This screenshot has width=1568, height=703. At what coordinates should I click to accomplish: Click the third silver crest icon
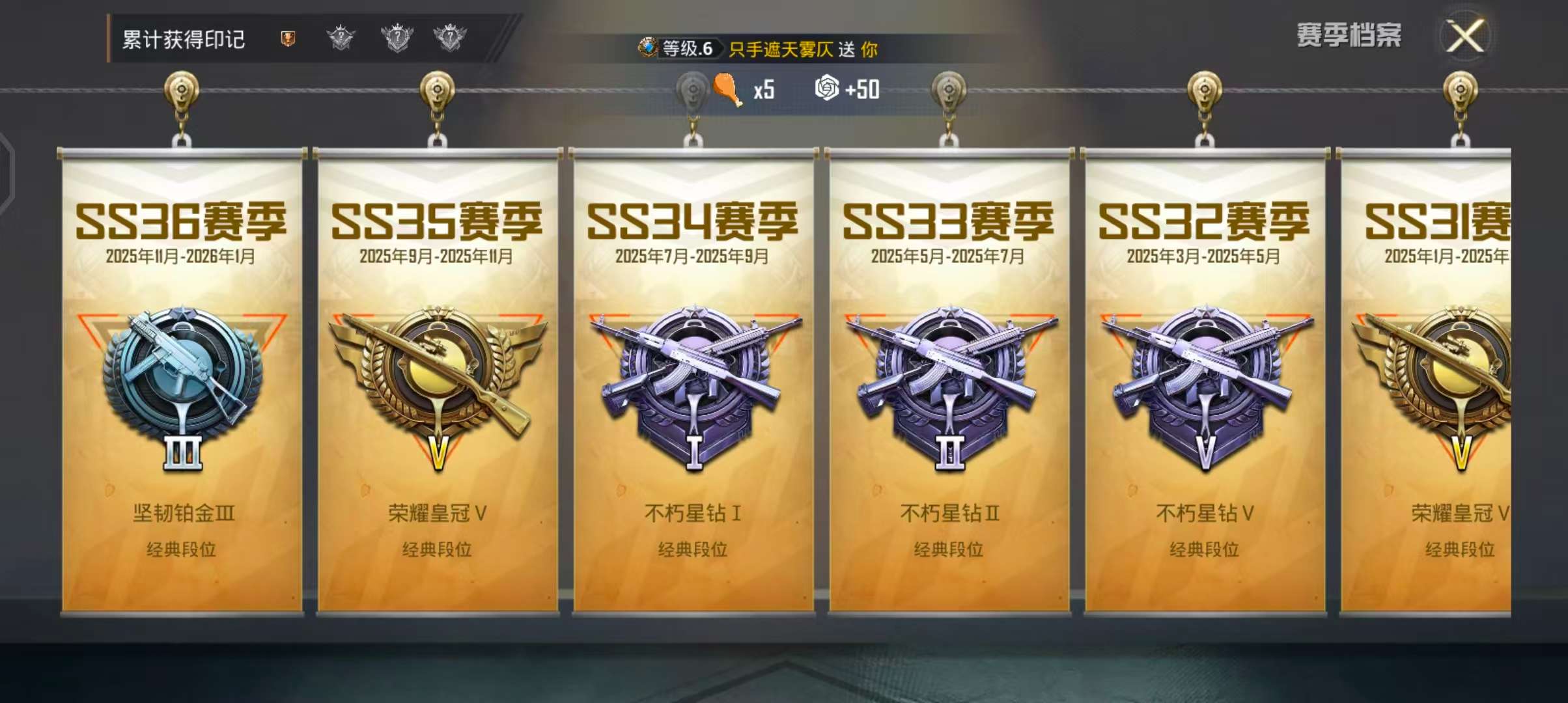point(453,38)
